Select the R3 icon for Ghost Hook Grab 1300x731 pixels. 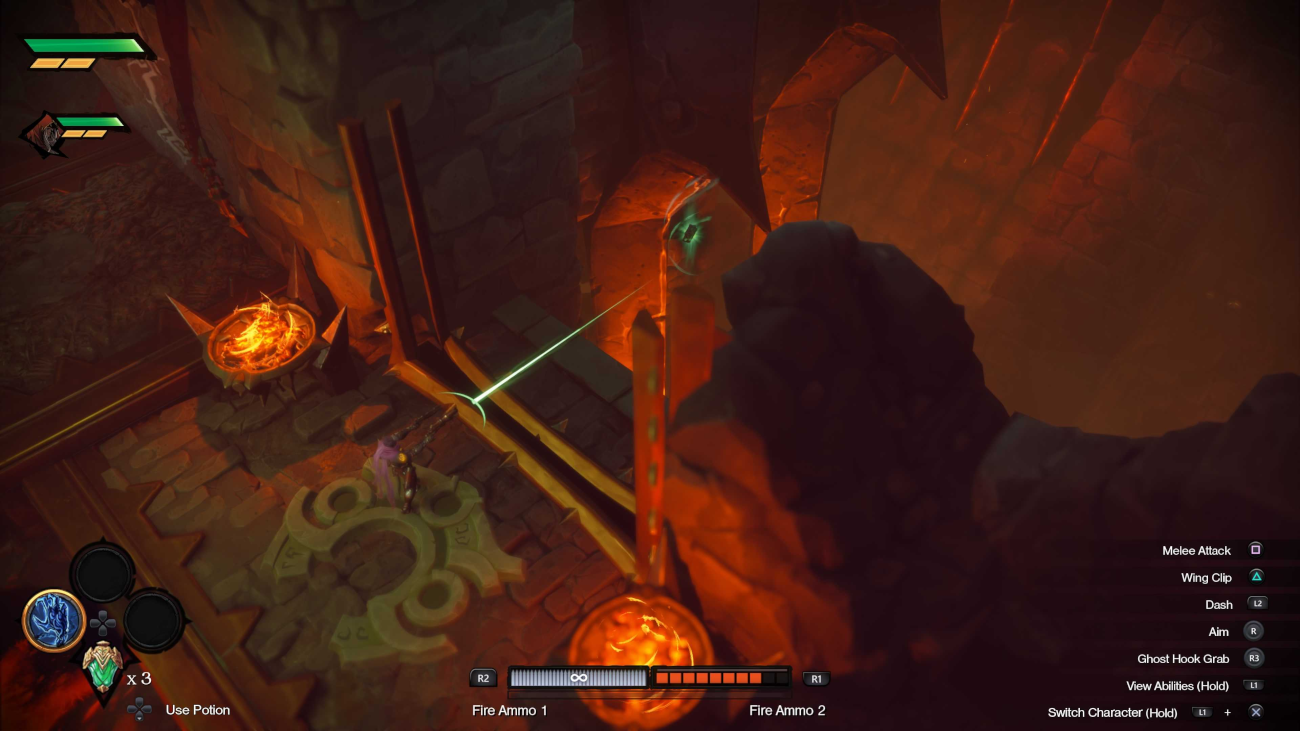(x=1253, y=658)
